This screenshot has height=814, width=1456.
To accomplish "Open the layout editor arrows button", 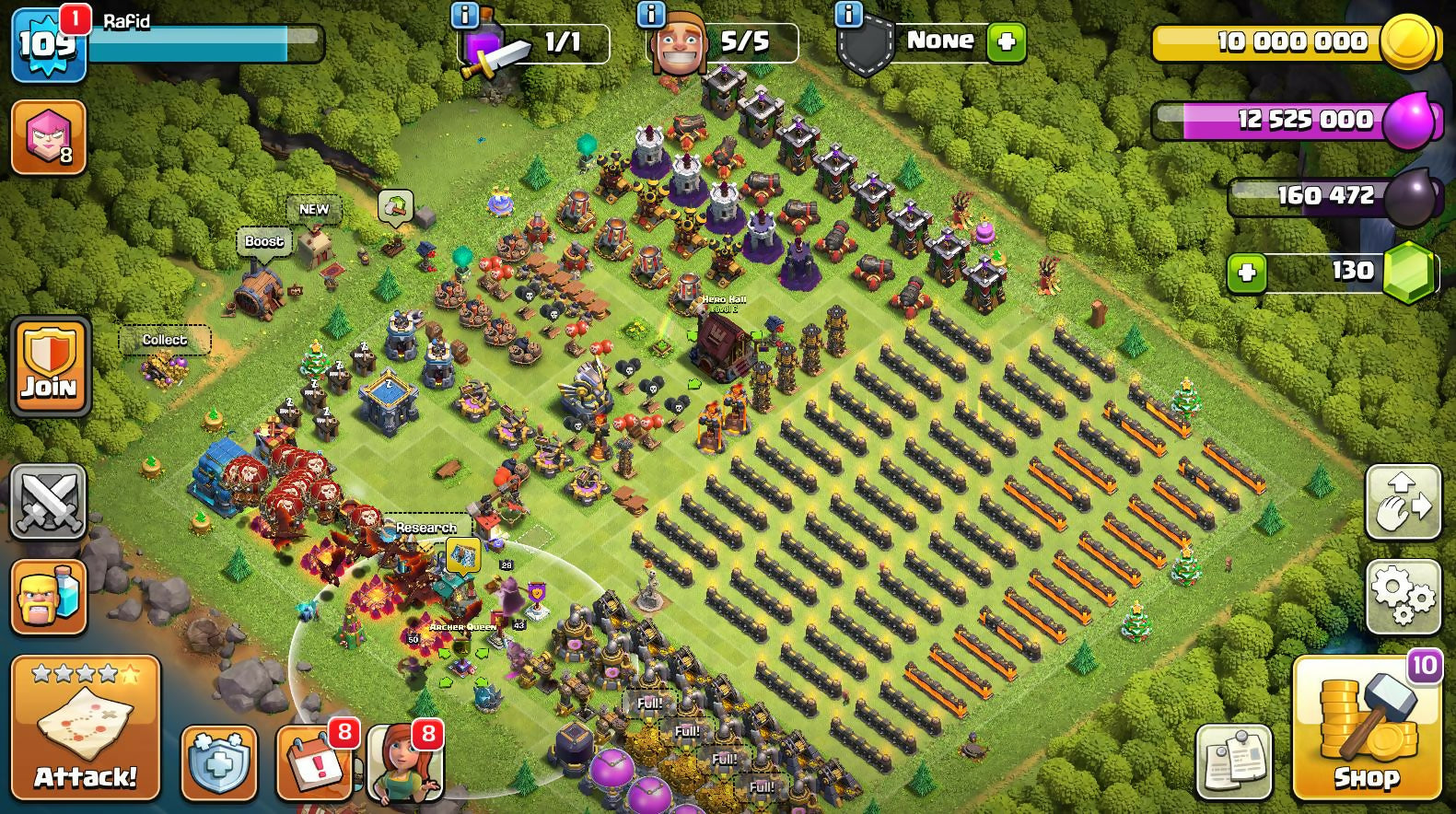I will point(1403,502).
